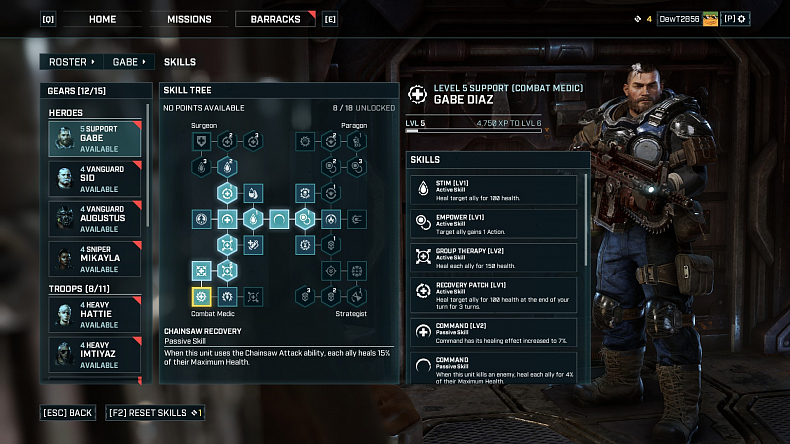Choose Heavy Imtiyaz from the troops list
The width and height of the screenshot is (790, 444).
[x=97, y=356]
